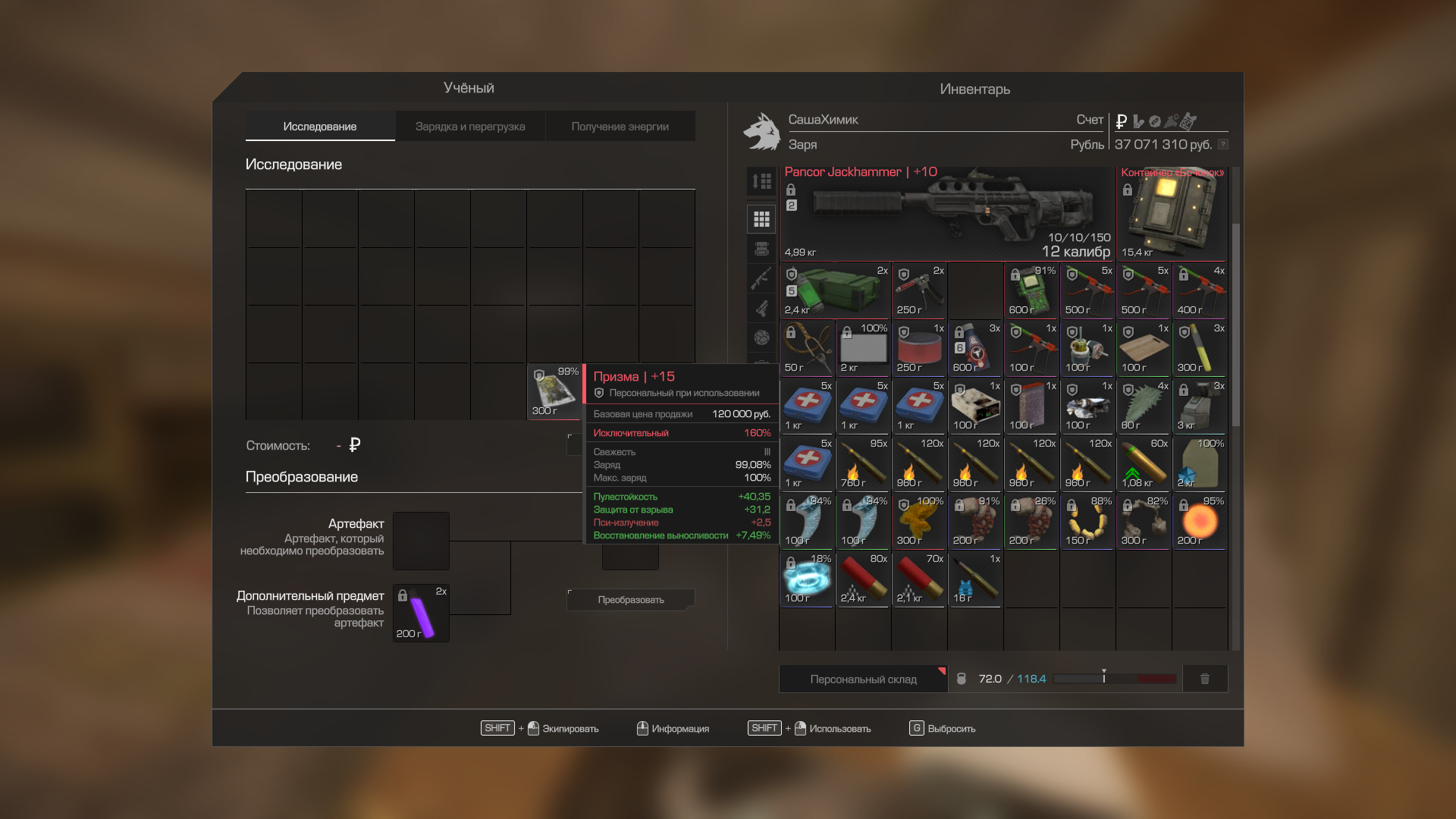Click the trash bin delete button

(1204, 679)
